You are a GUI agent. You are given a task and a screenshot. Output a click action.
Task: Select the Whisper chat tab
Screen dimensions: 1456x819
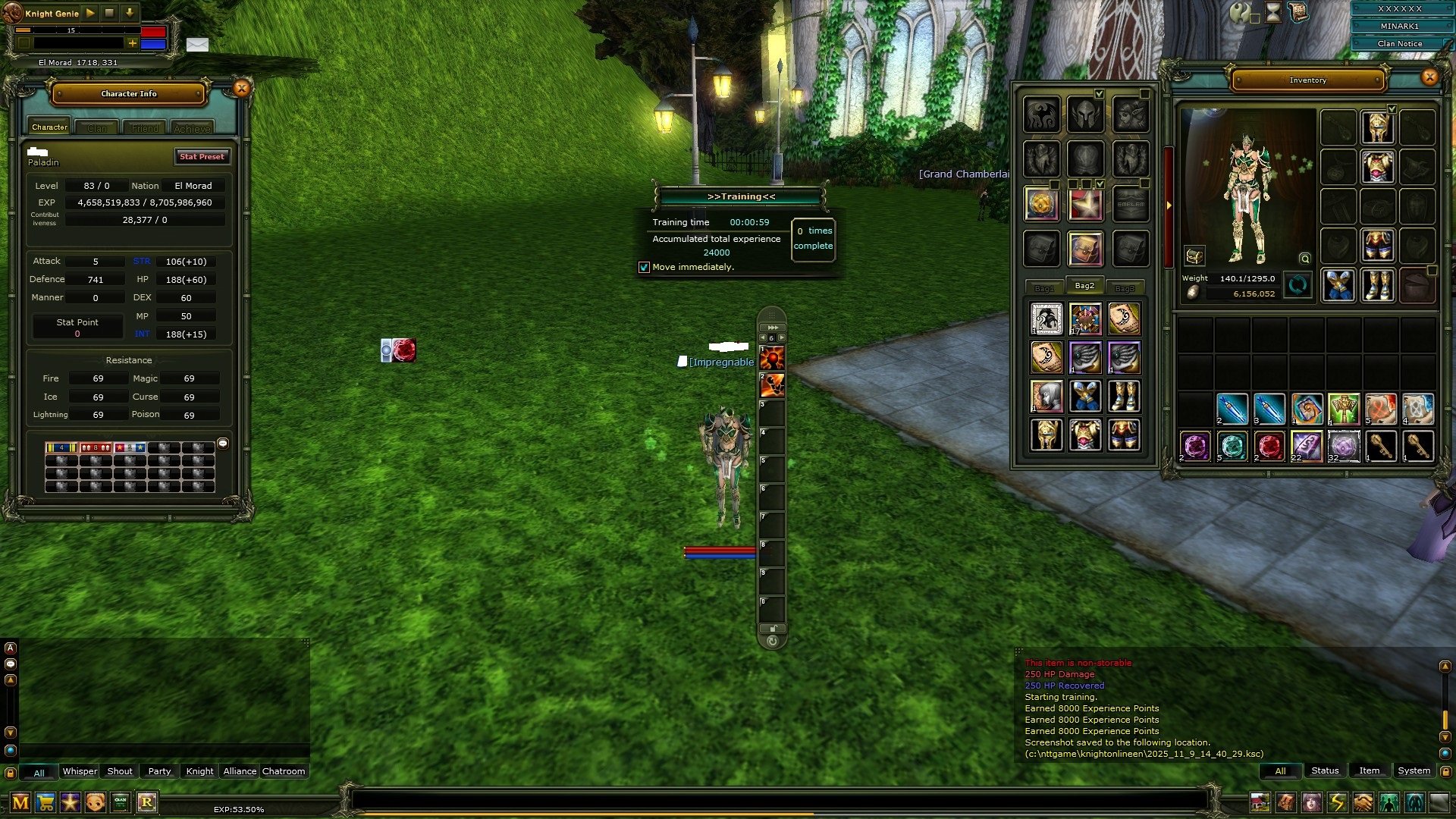pos(80,771)
